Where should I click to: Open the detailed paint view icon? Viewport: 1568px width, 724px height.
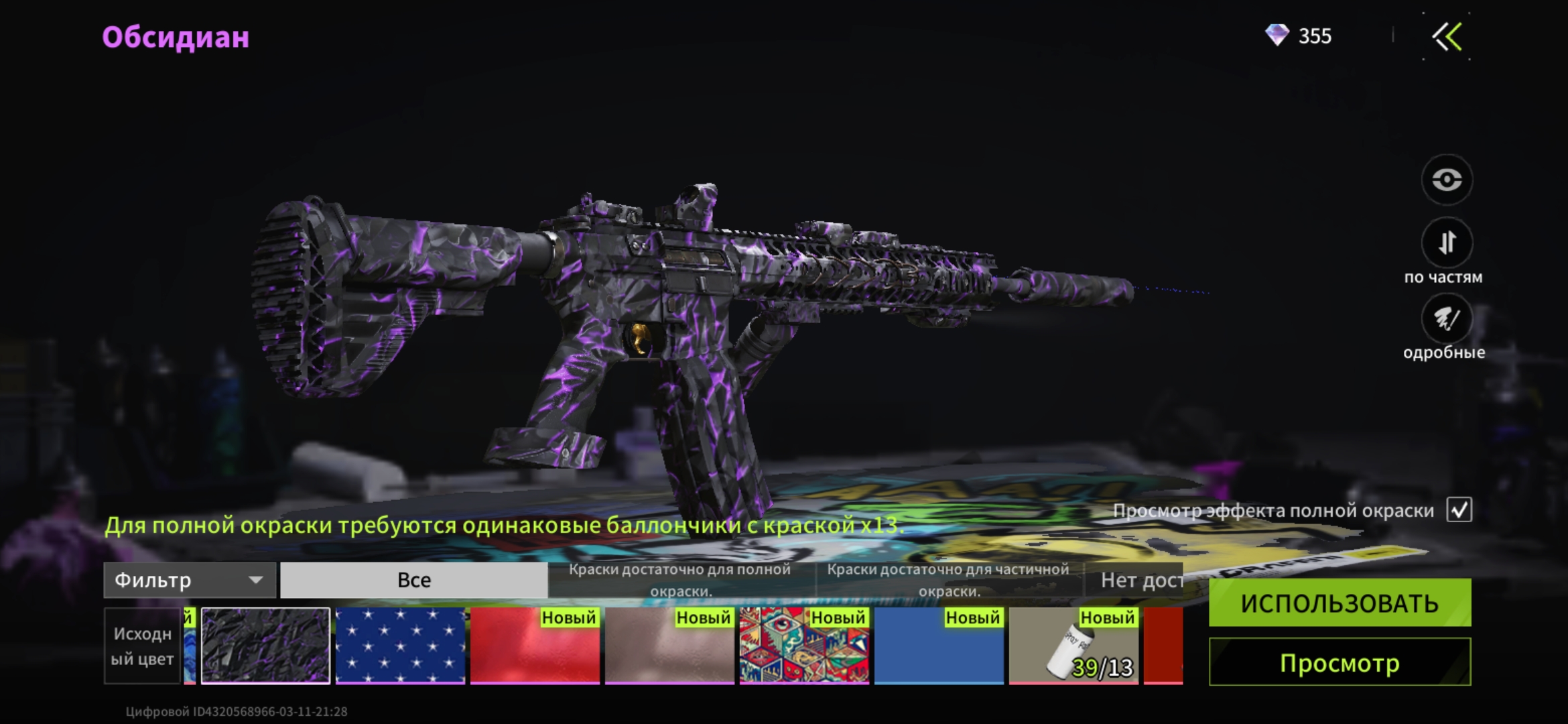(x=1447, y=319)
